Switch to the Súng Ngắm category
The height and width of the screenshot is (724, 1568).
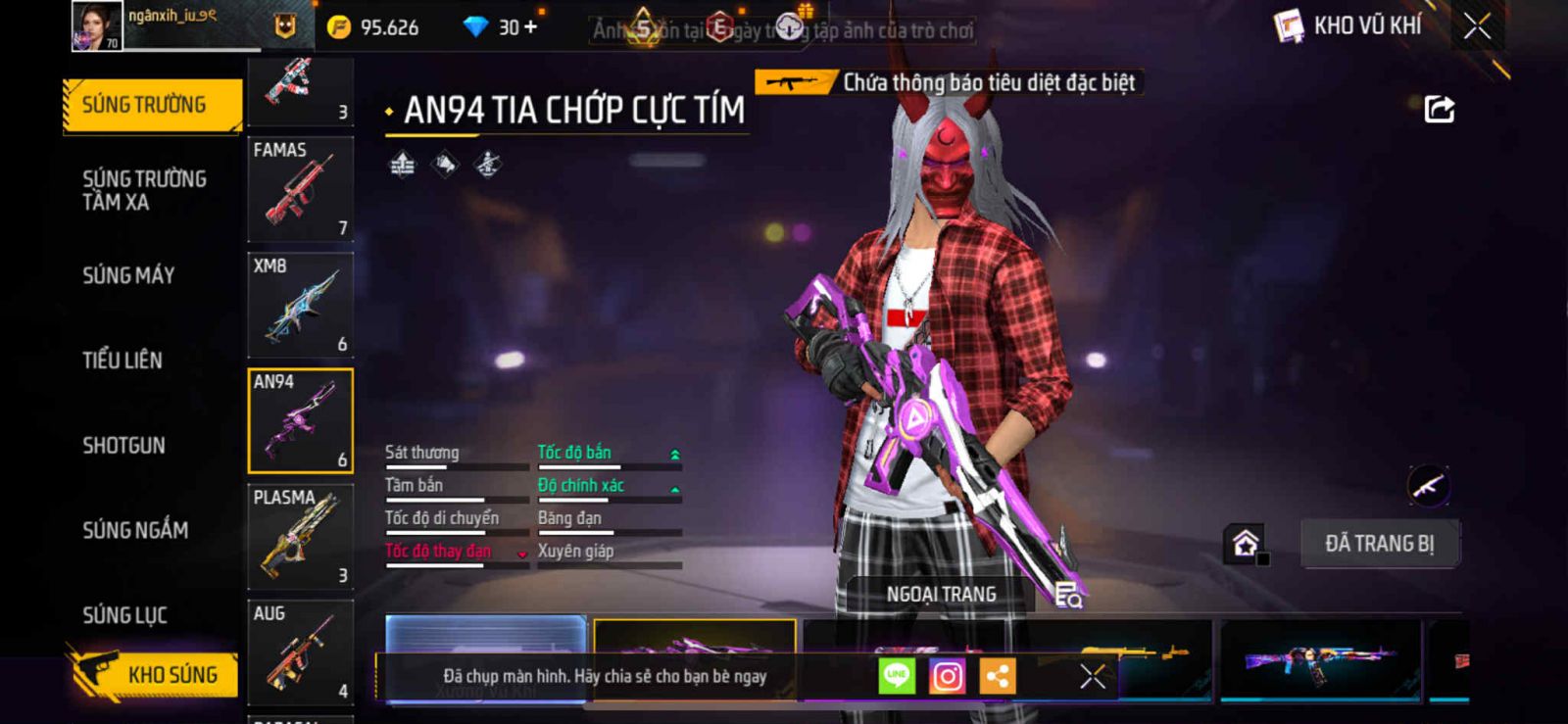click(x=135, y=530)
